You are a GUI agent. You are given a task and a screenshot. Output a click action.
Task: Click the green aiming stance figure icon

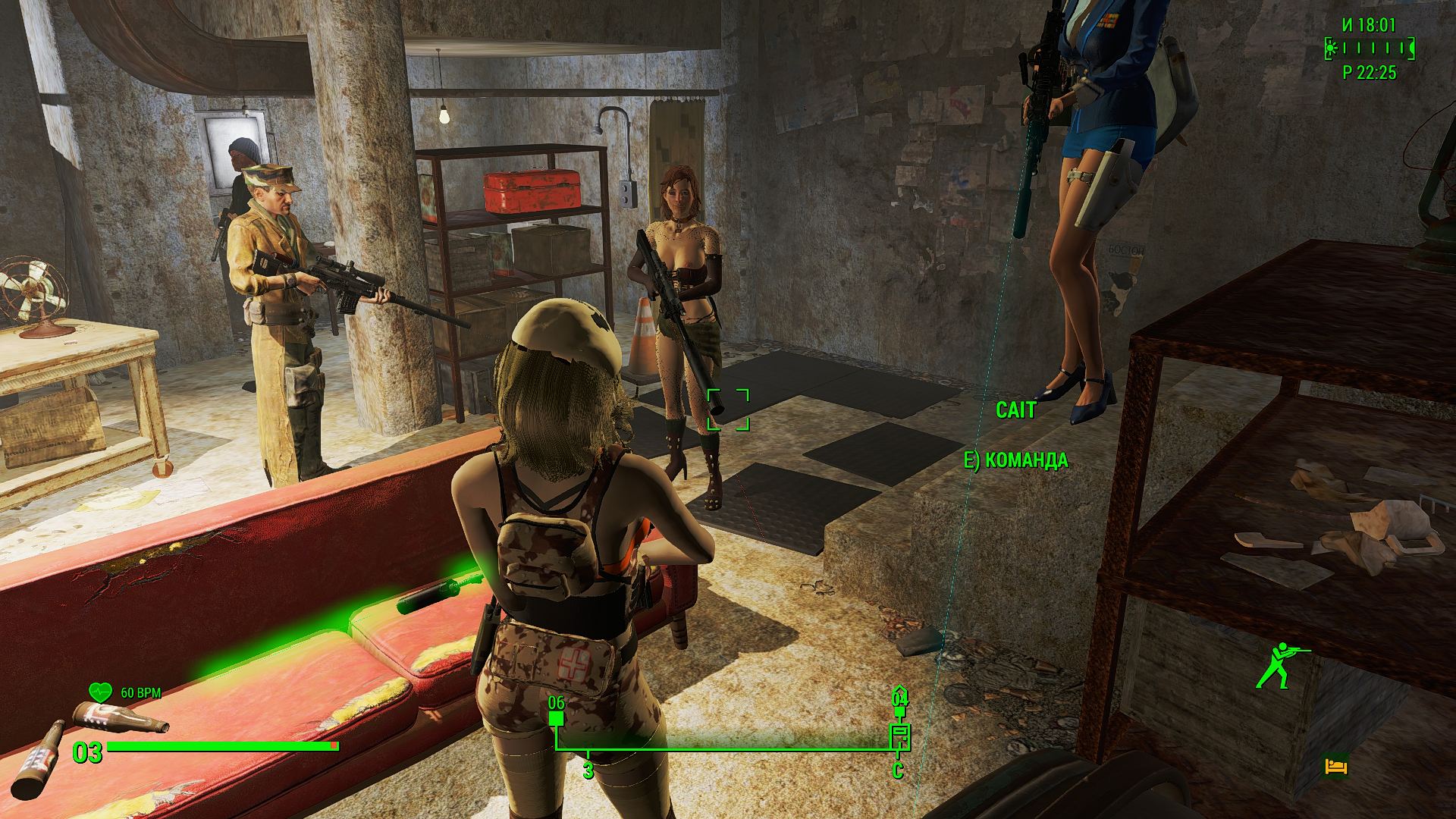pos(1279,665)
